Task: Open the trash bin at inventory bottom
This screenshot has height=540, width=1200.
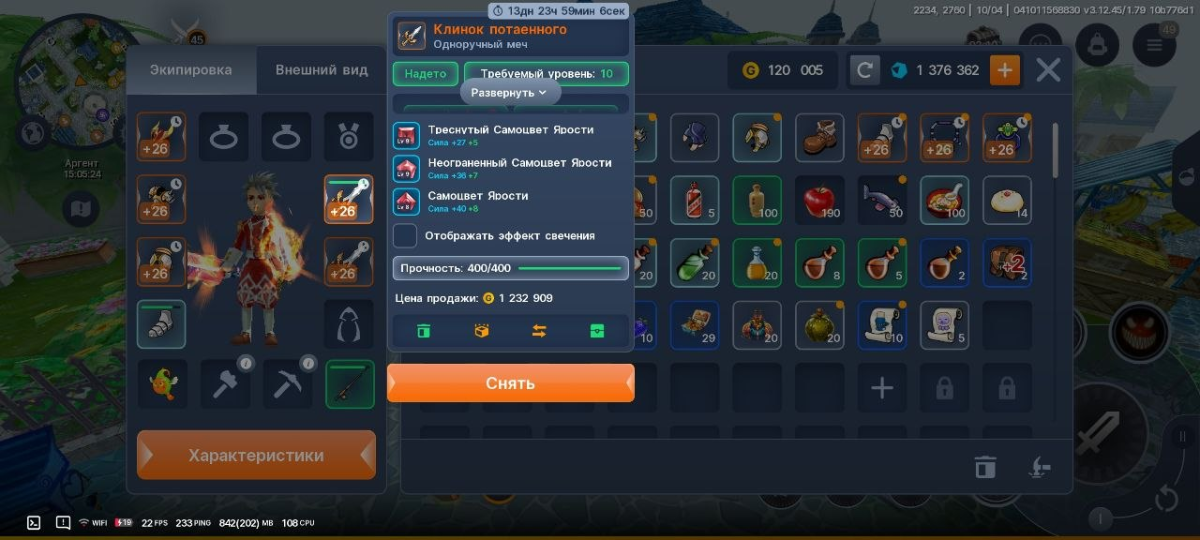Action: tap(985, 466)
